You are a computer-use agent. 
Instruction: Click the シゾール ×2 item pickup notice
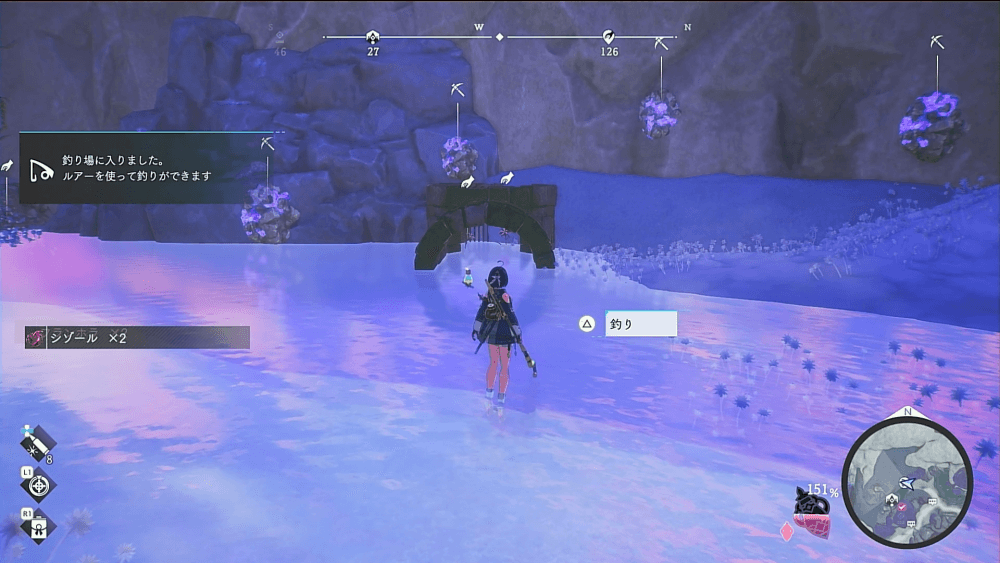pos(137,338)
